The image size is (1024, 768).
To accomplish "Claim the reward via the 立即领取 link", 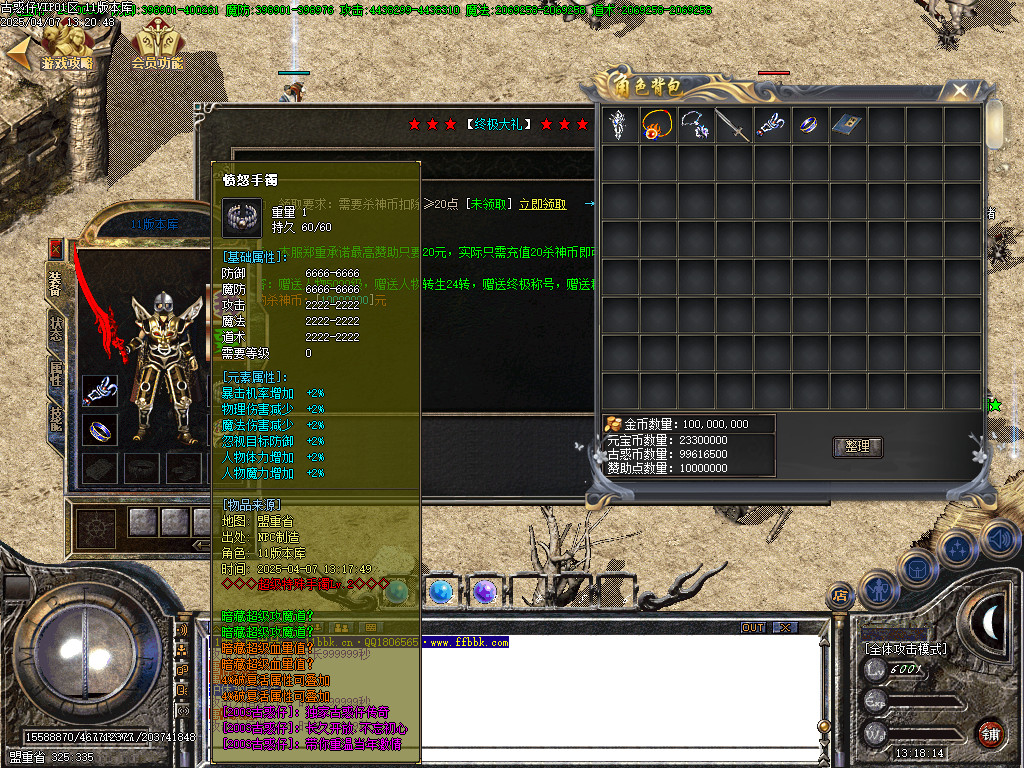I will (542, 204).
